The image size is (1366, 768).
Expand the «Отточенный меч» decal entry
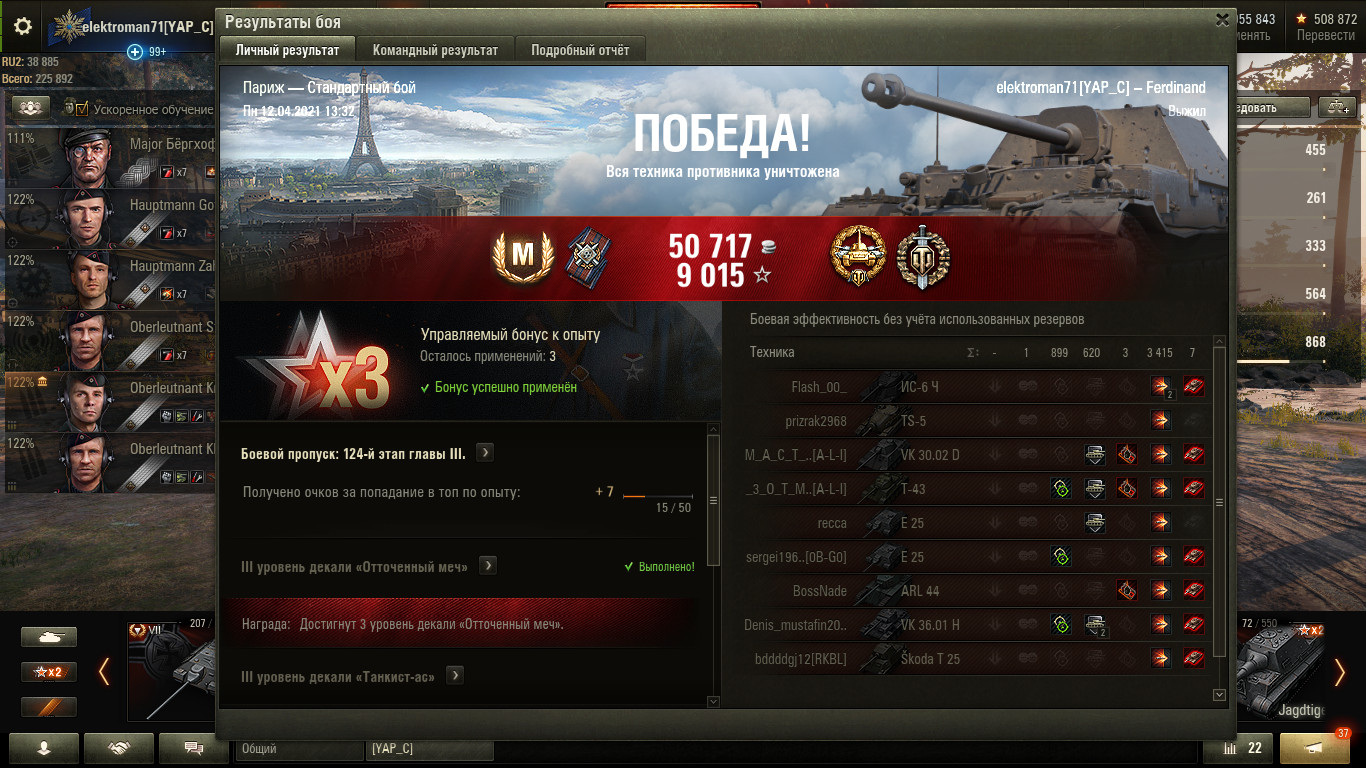pos(487,566)
